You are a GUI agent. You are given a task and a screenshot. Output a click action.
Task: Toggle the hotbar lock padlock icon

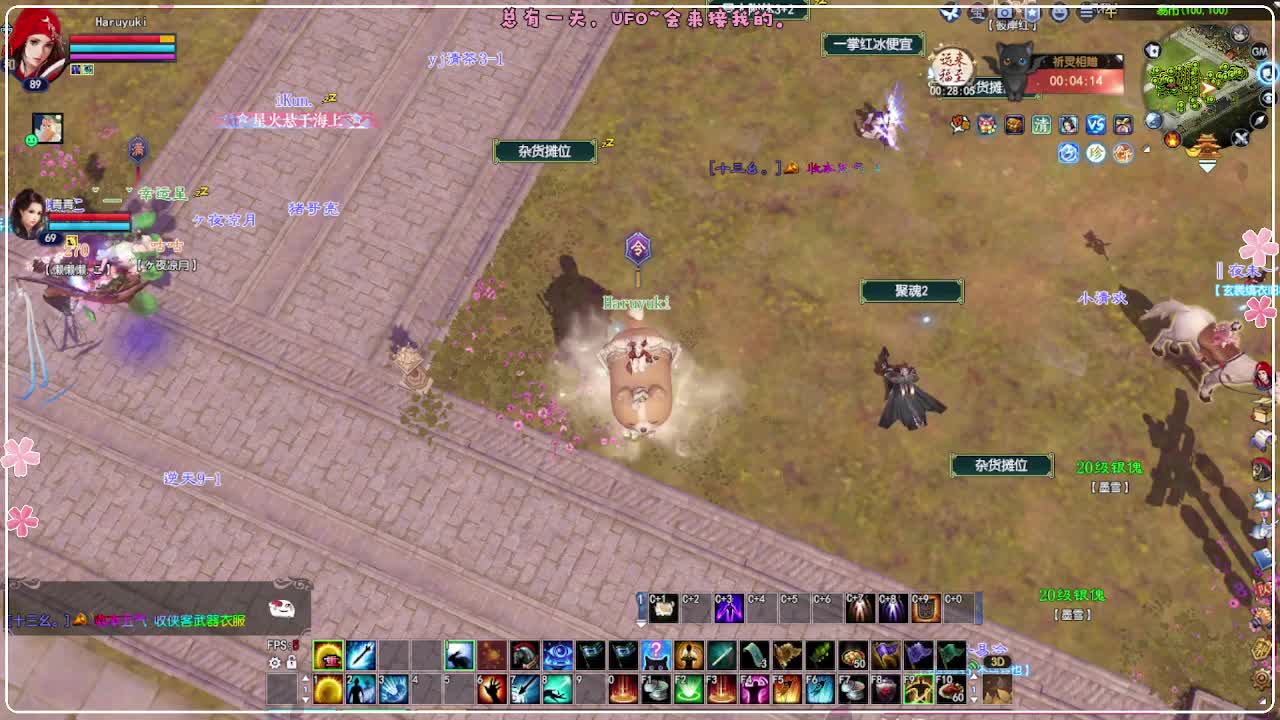[292, 663]
